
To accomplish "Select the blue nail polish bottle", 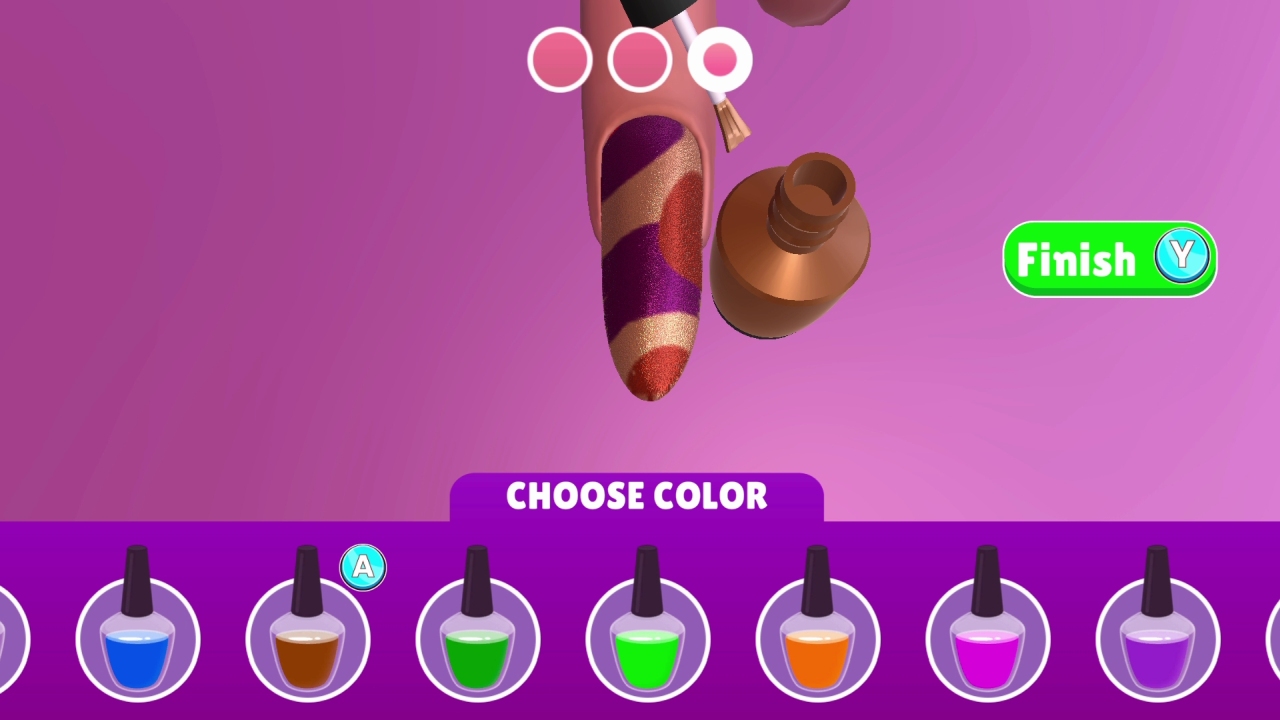I will tap(137, 640).
